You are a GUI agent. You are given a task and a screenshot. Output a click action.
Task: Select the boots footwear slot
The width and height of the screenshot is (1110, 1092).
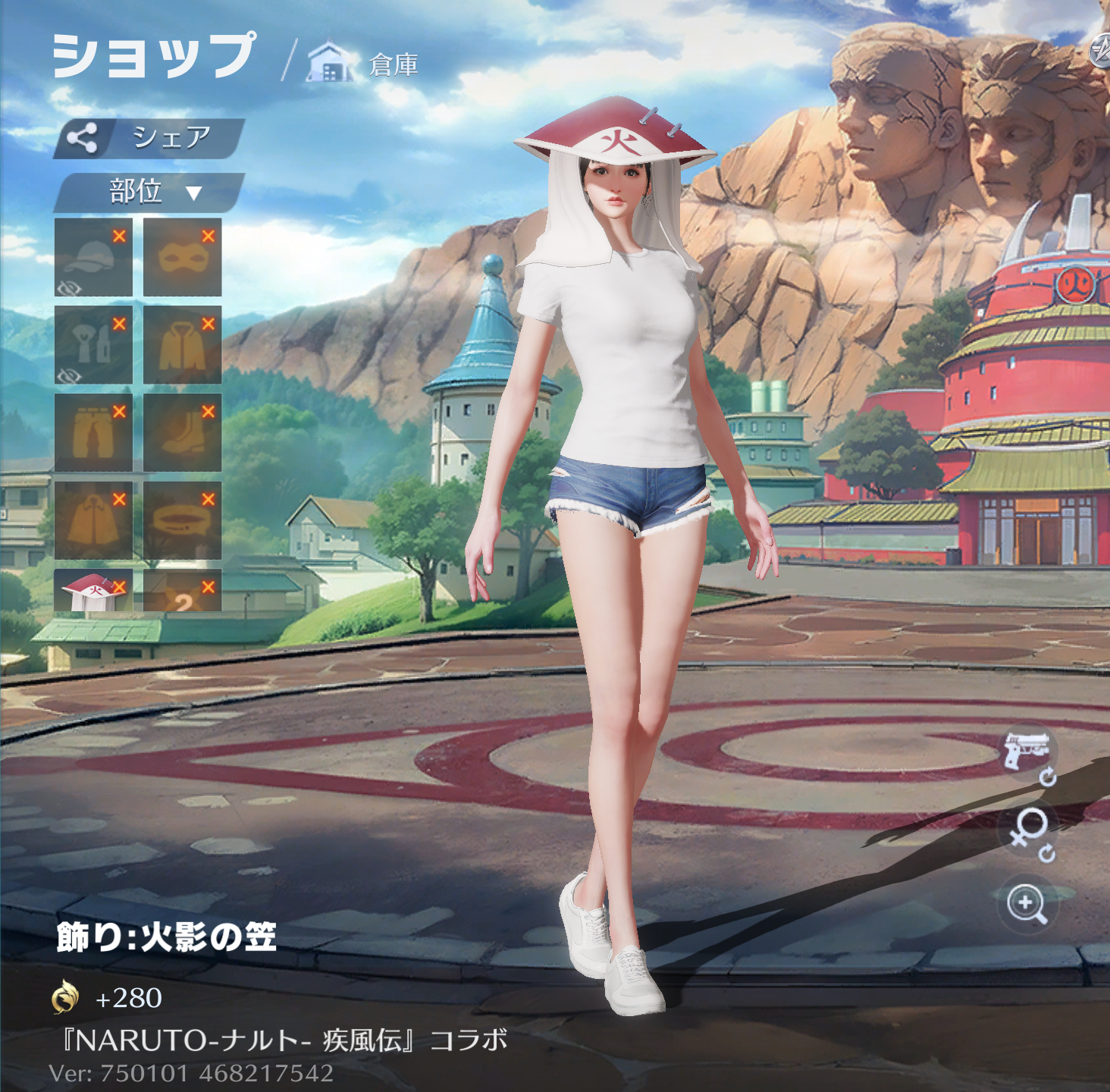point(182,433)
